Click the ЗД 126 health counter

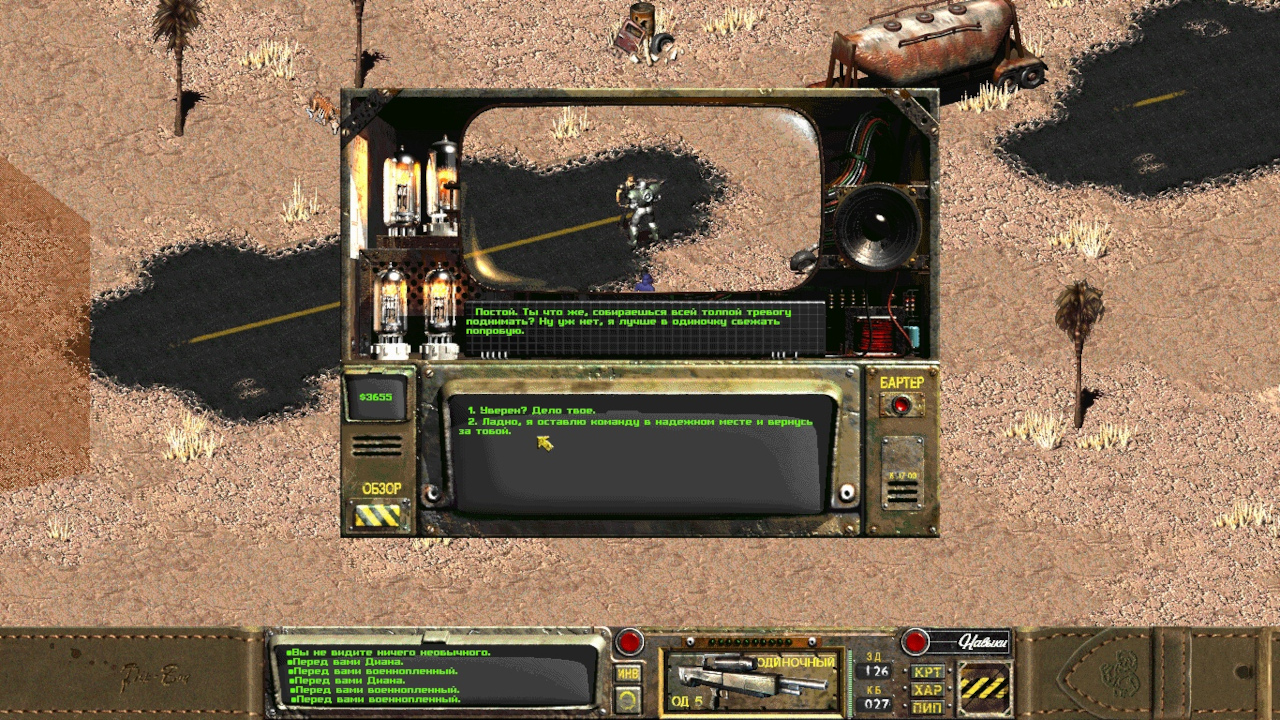[x=873, y=673]
